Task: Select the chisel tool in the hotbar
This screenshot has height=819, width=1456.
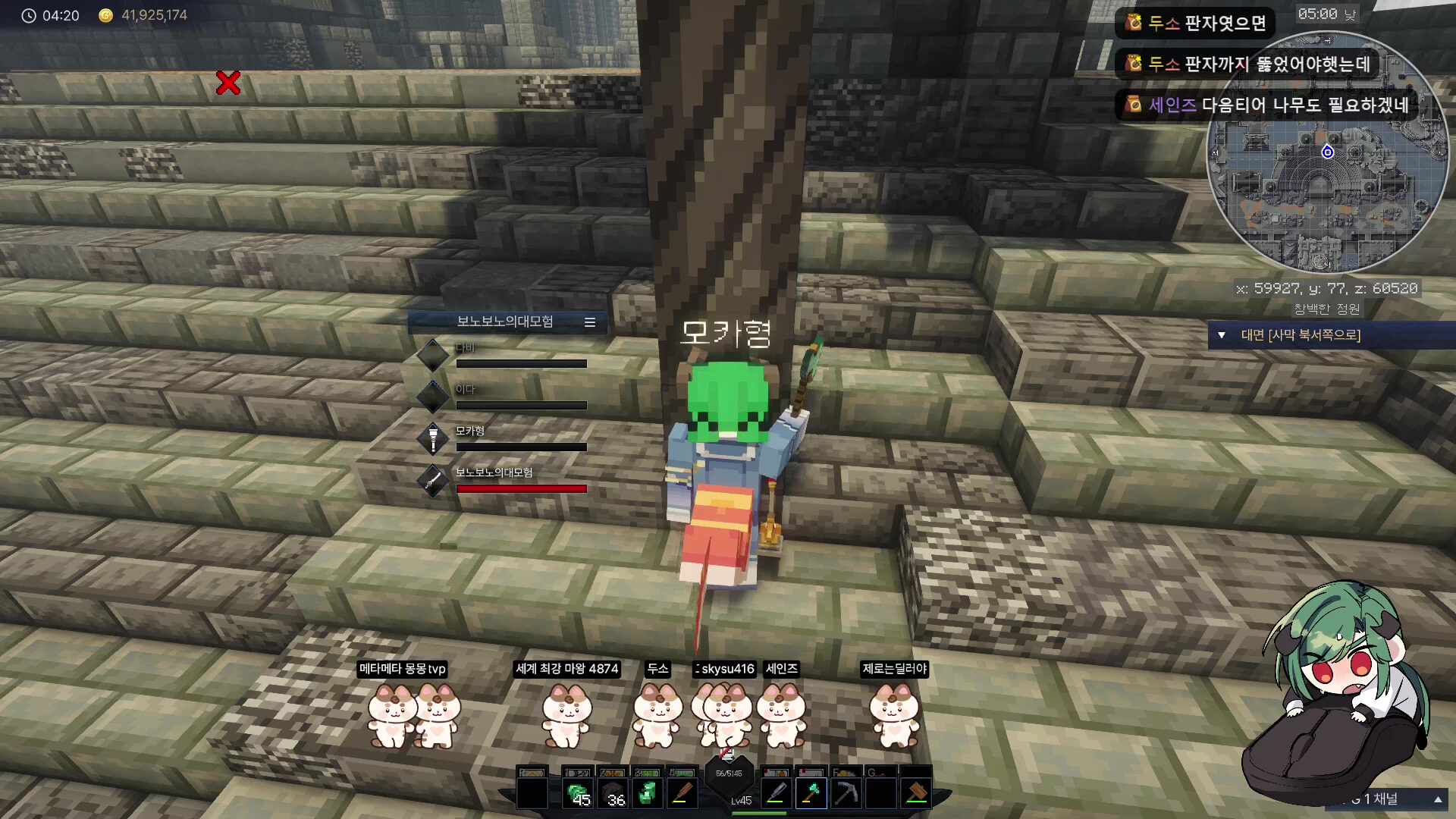Action: tap(775, 792)
